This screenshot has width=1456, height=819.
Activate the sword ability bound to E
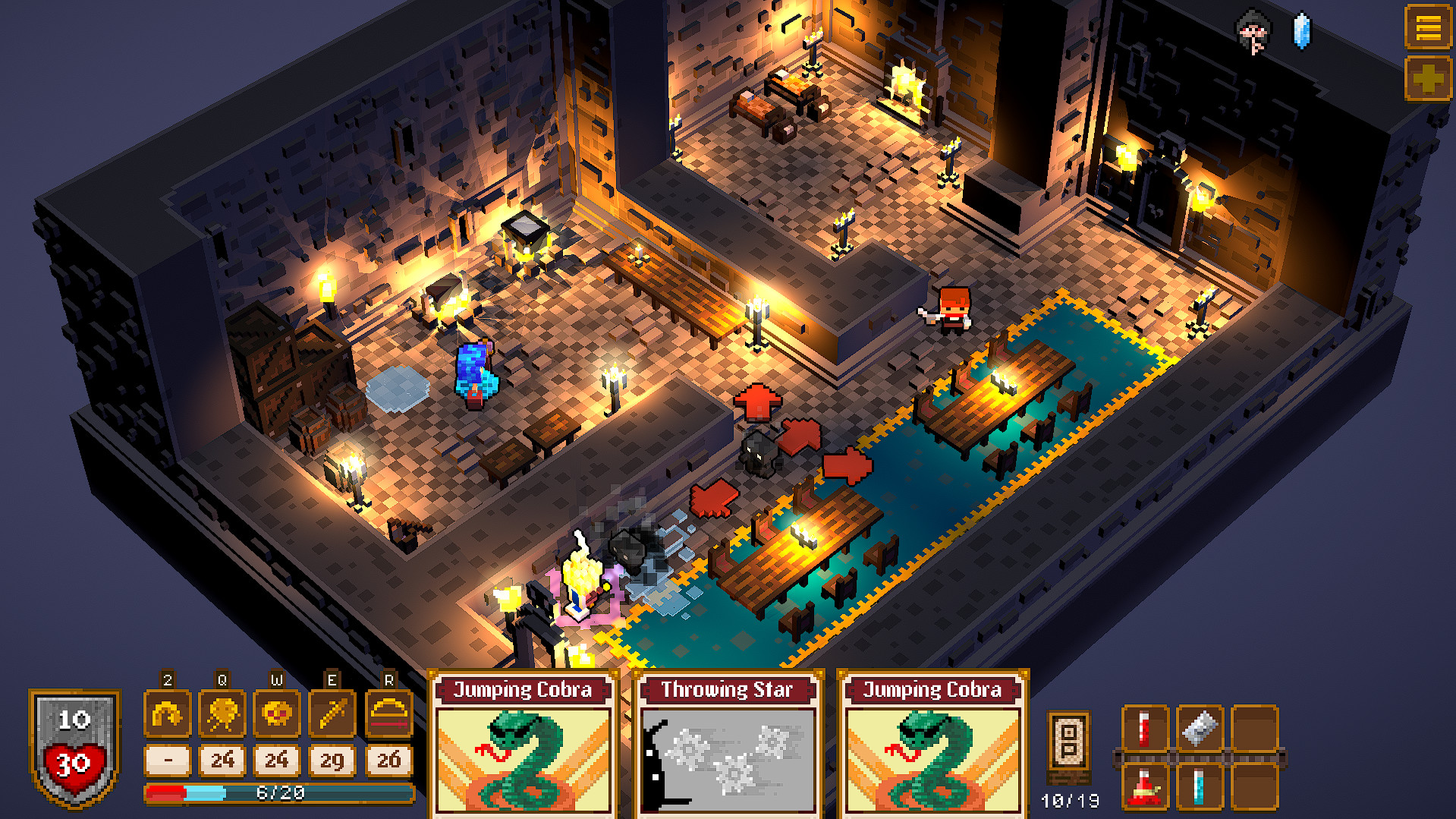coord(330,714)
